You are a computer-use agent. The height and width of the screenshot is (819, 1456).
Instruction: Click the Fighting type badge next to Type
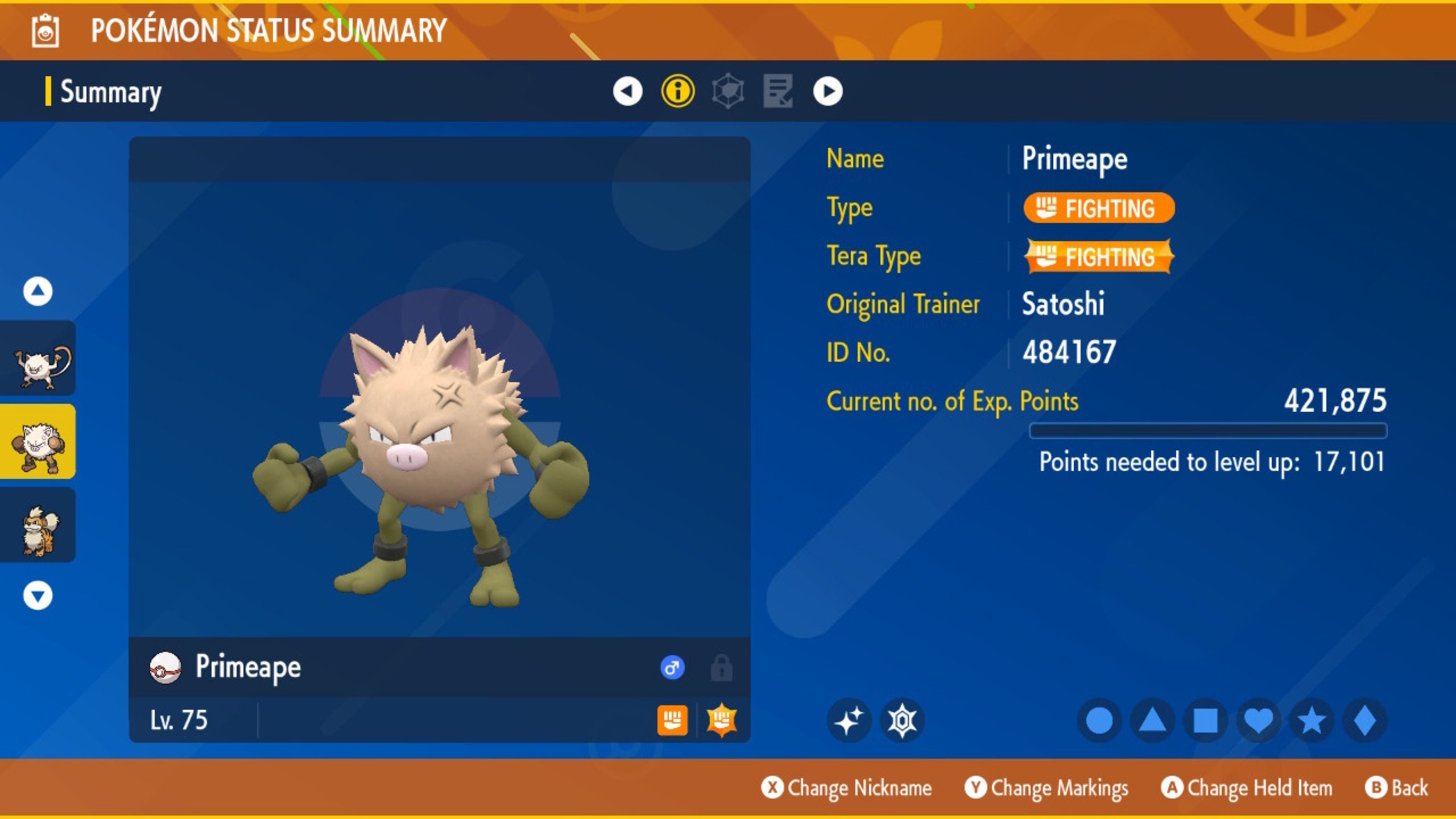[1098, 208]
